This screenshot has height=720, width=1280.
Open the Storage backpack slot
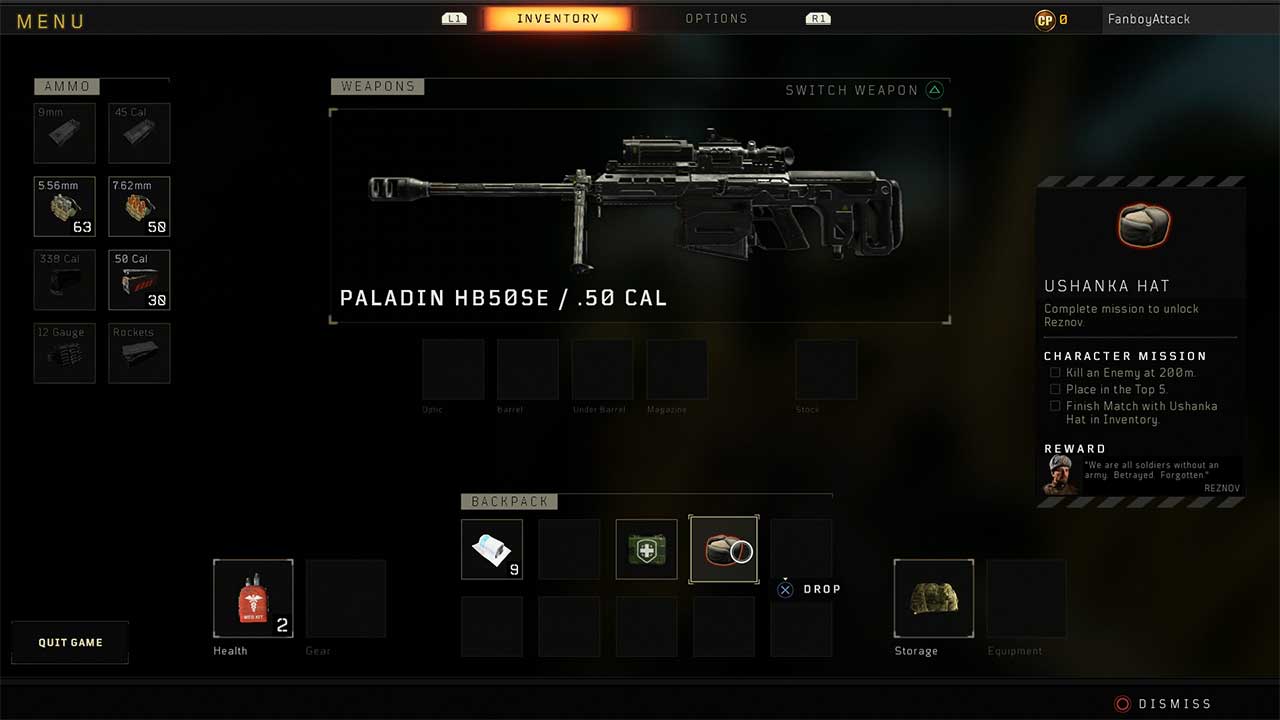[x=933, y=598]
